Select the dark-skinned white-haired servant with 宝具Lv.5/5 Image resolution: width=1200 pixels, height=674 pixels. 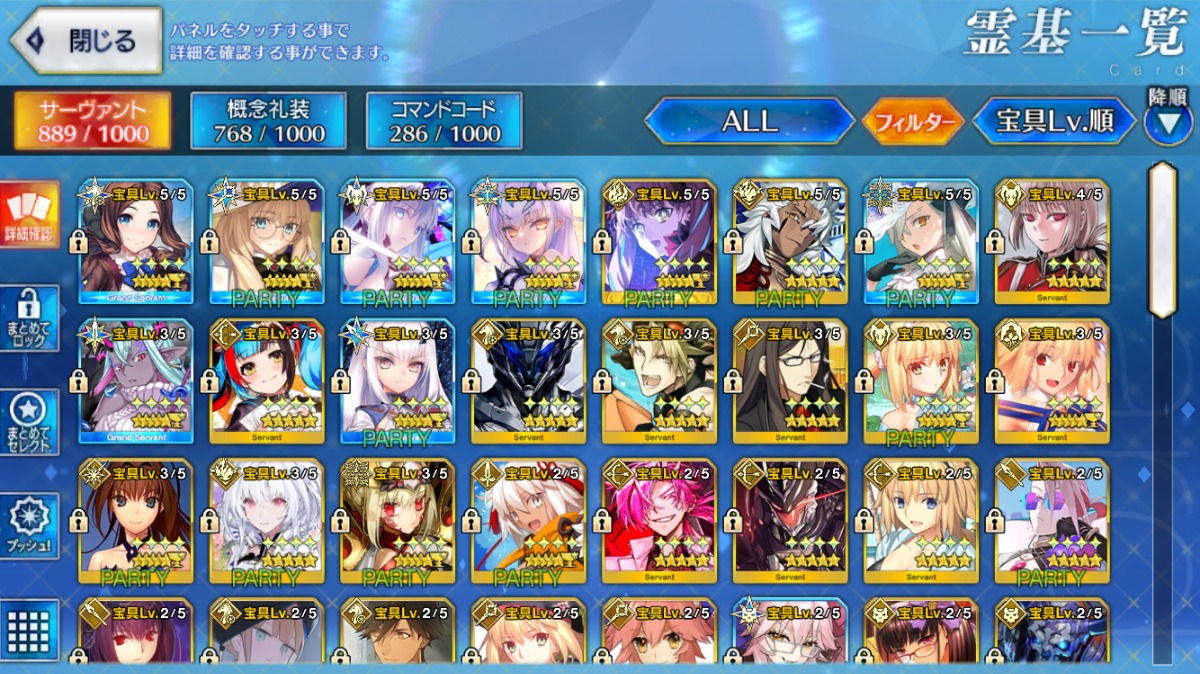(x=789, y=242)
